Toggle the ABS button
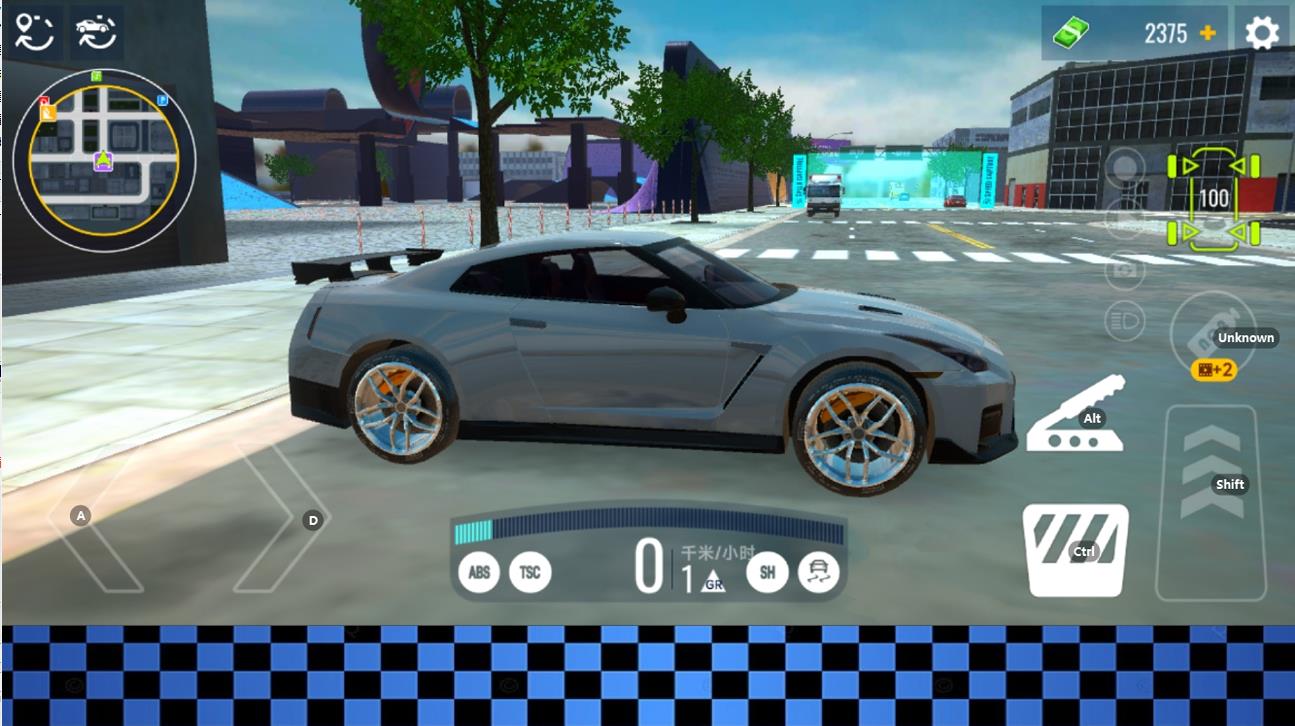The image size is (1295, 726). [479, 572]
